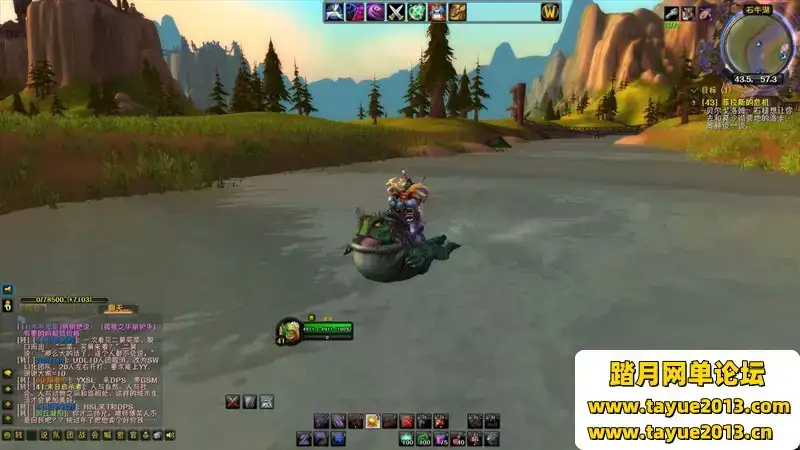Use the glowing yellow ability on action bar

coord(372,421)
